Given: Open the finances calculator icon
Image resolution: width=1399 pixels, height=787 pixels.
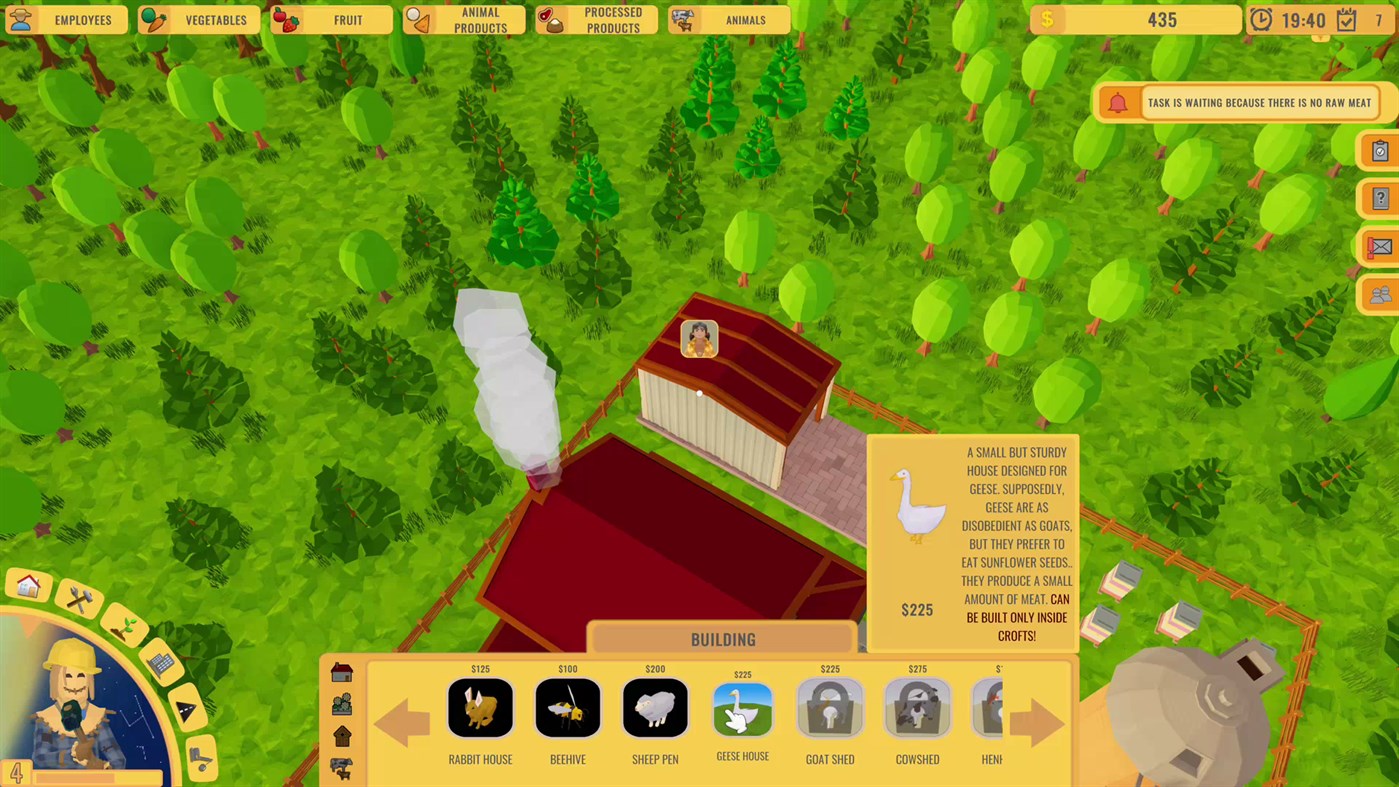Looking at the screenshot, I should 160,663.
